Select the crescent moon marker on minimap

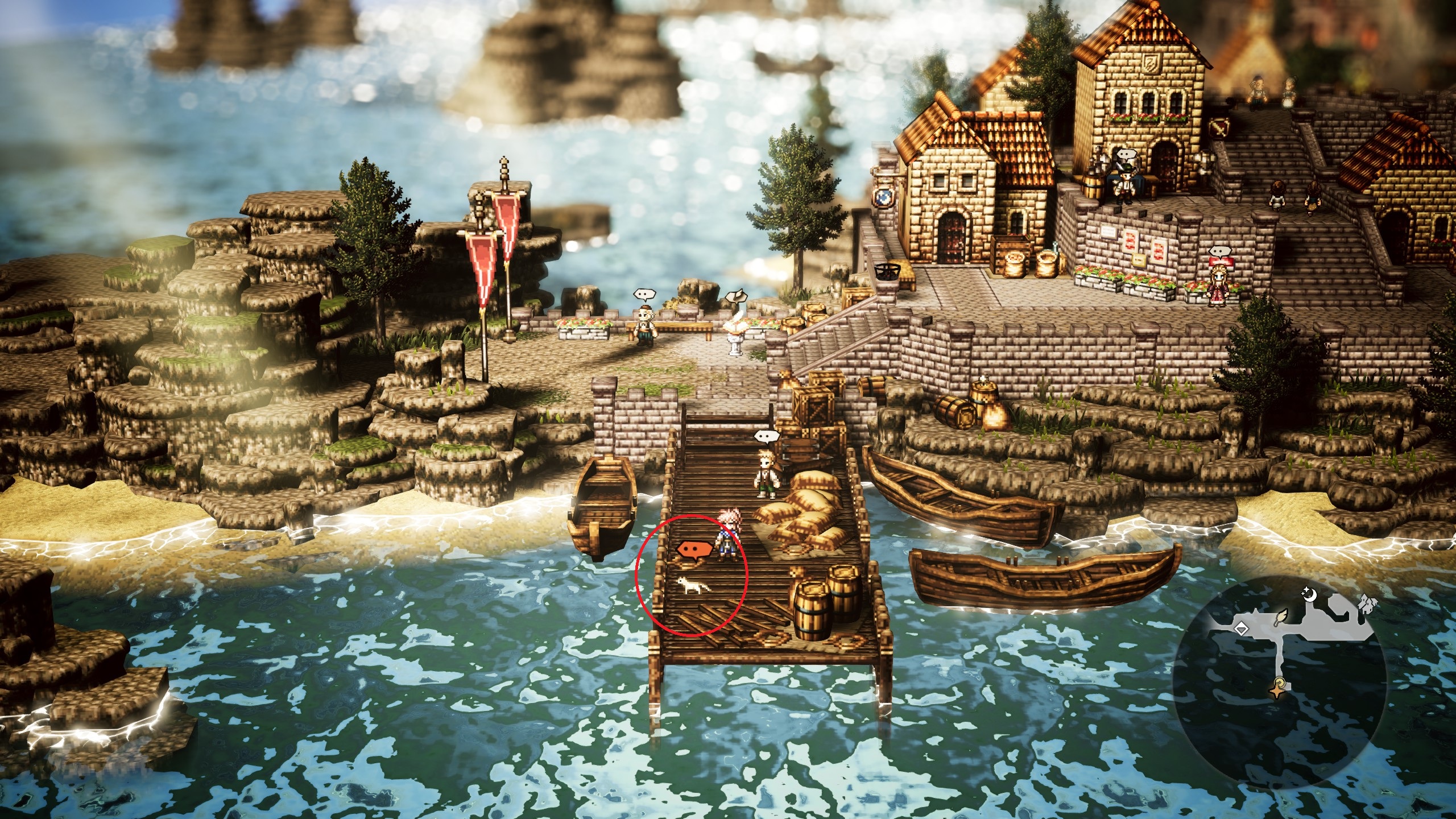point(1310,595)
